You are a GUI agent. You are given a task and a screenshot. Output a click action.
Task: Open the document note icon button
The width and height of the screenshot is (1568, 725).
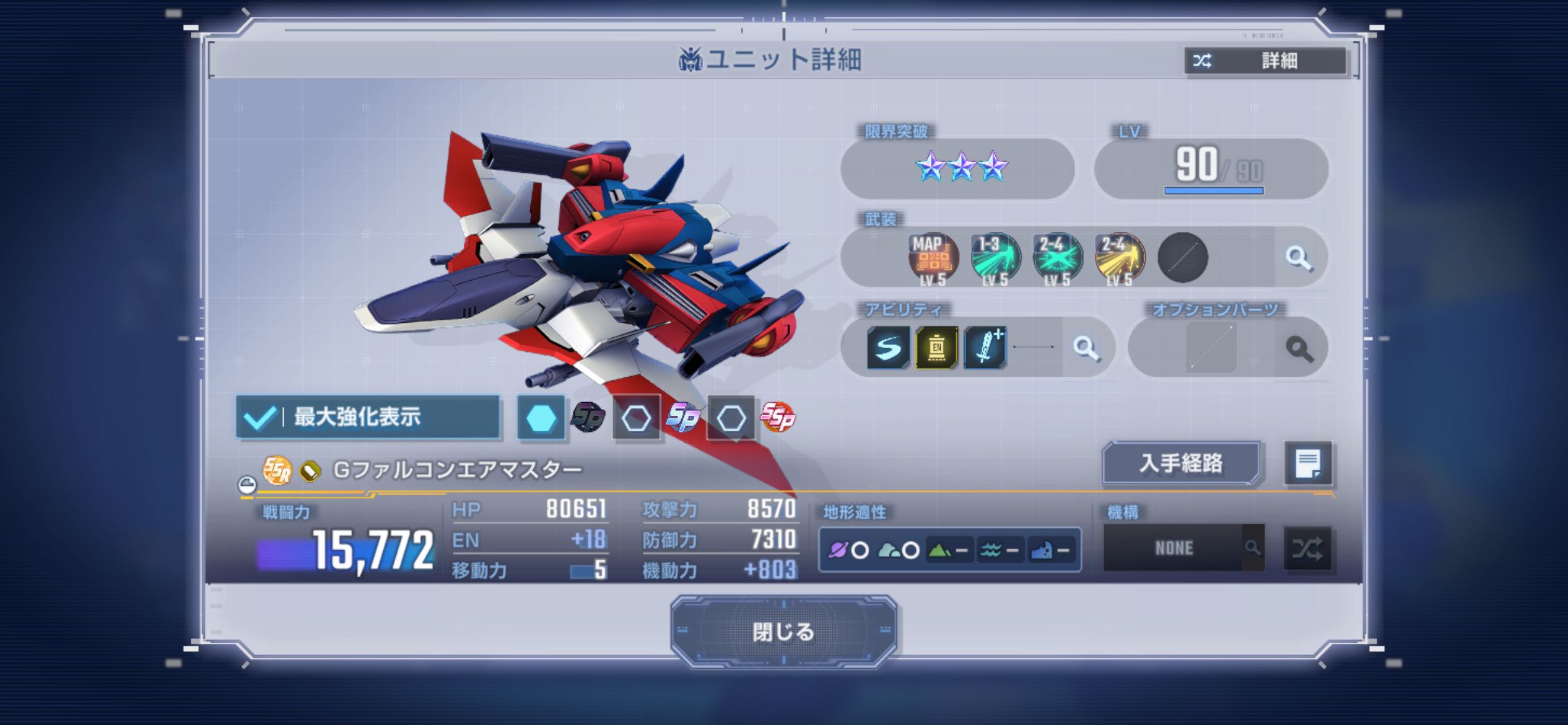pos(1308,463)
